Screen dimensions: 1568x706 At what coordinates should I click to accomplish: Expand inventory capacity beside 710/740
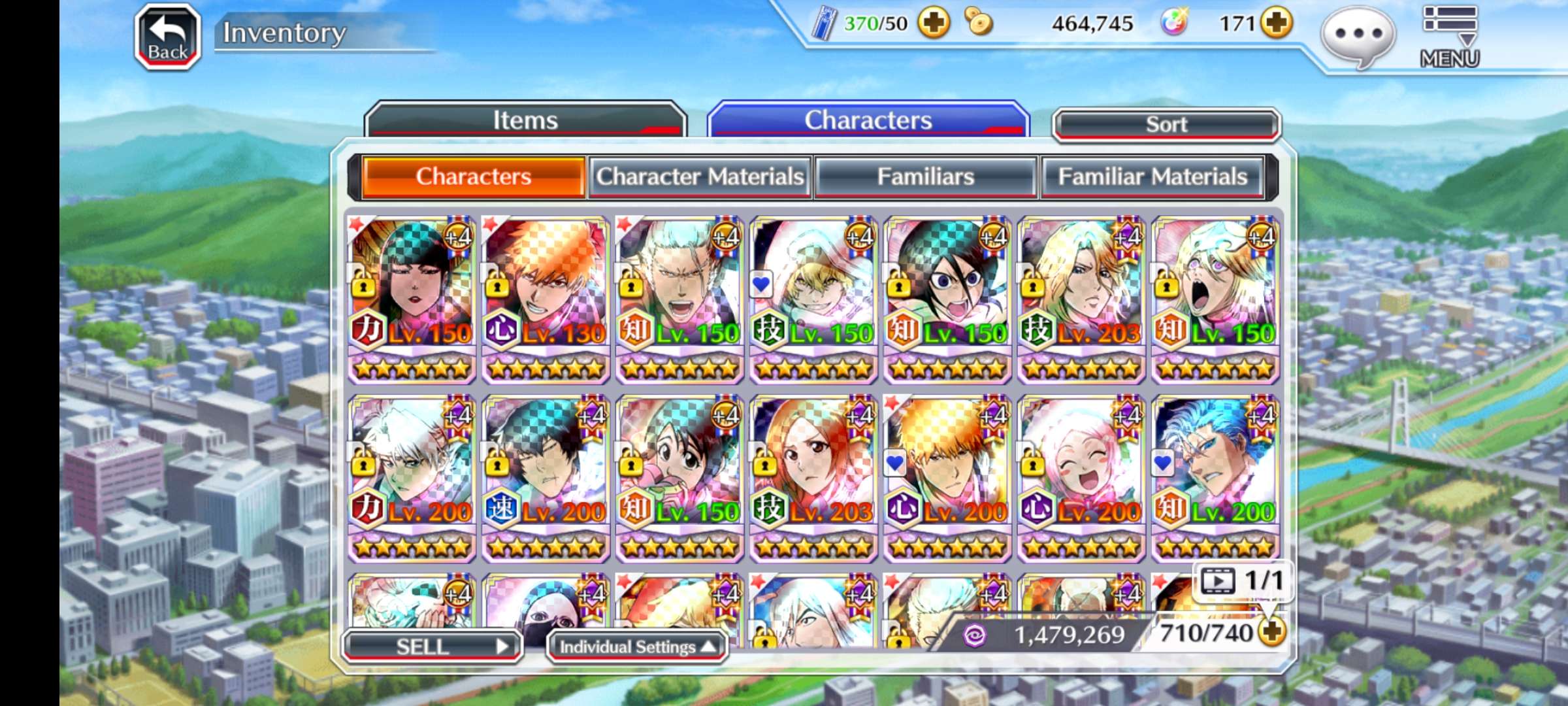coord(1271,632)
